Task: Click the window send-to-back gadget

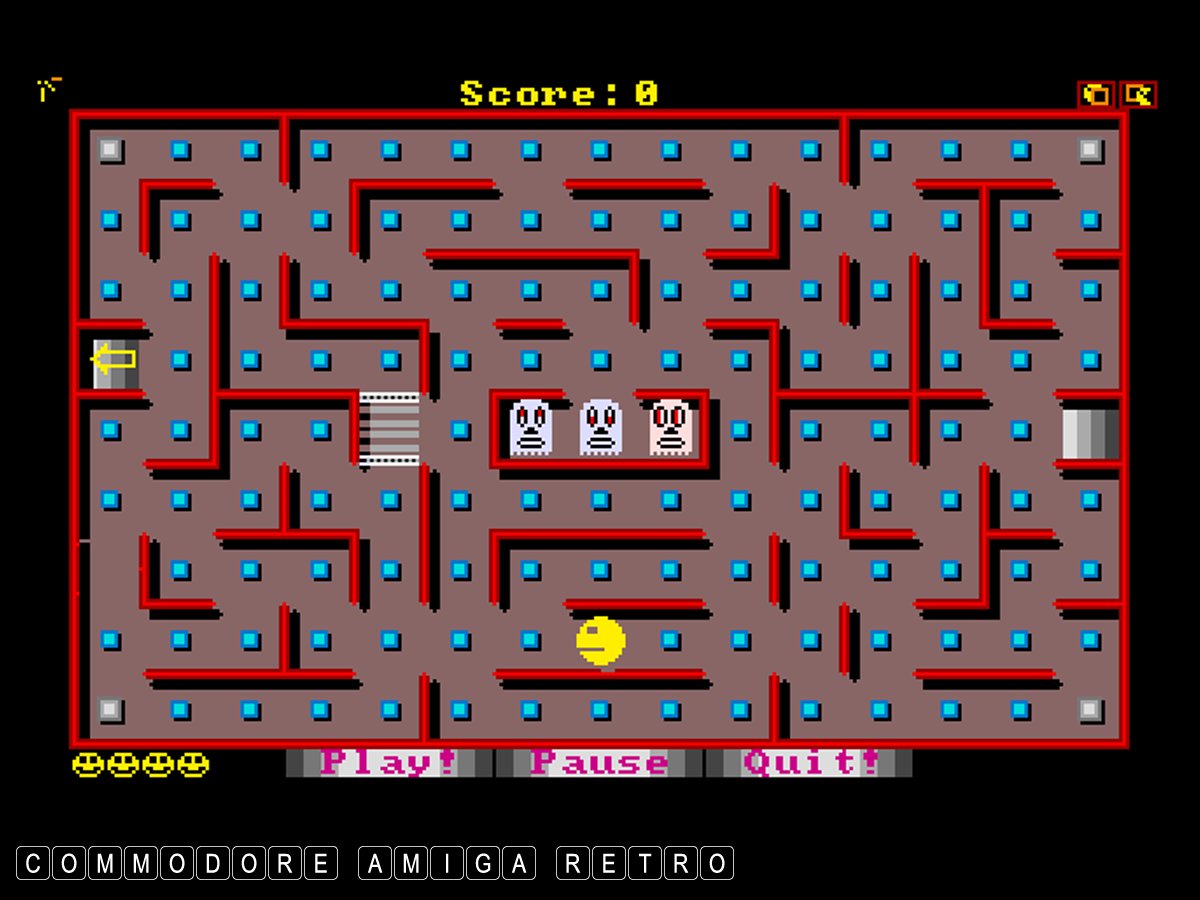Action: (x=1097, y=95)
